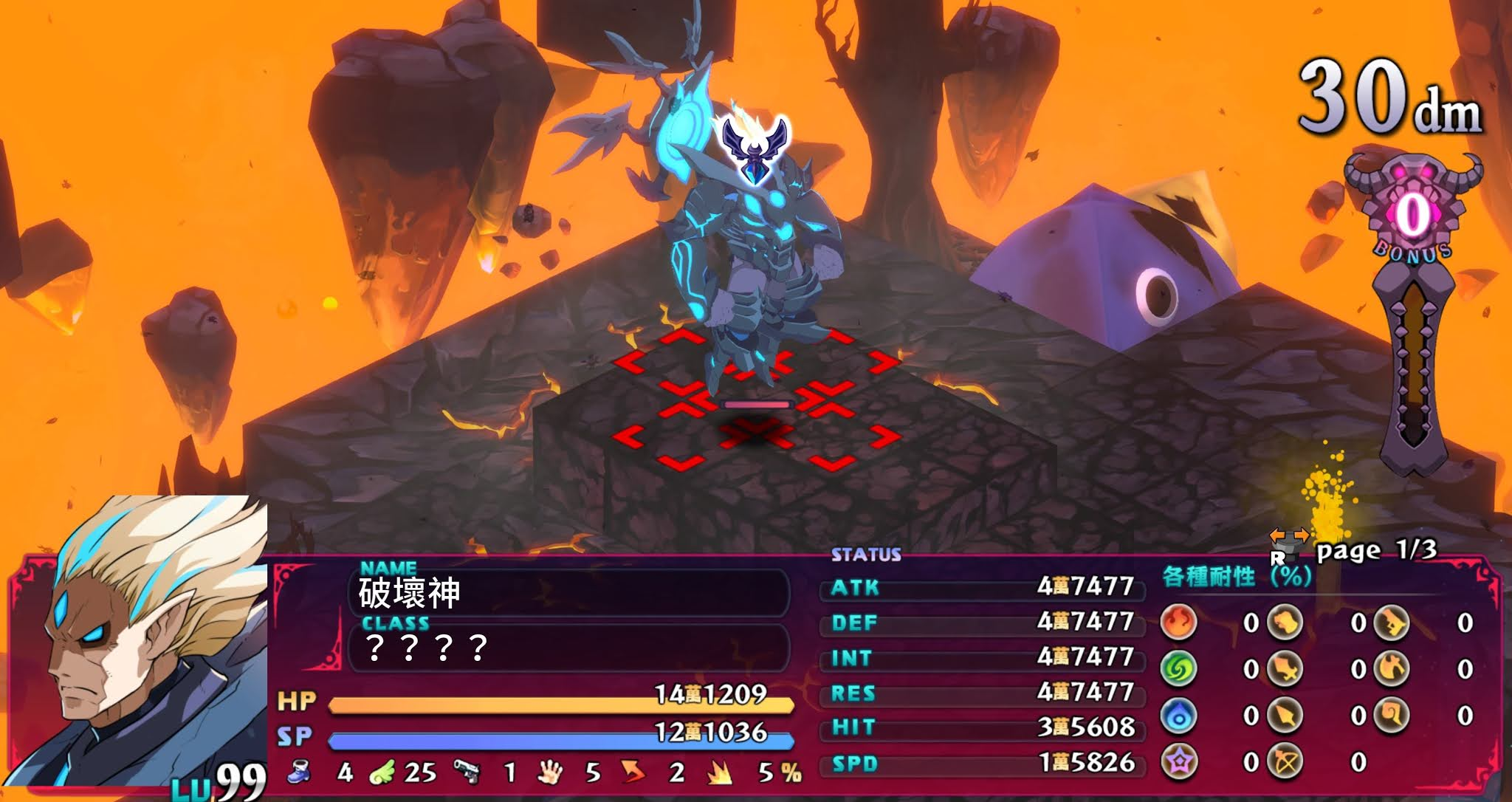
Task: Click the gun weapon resistance icon
Action: pyautogui.click(x=1392, y=623)
